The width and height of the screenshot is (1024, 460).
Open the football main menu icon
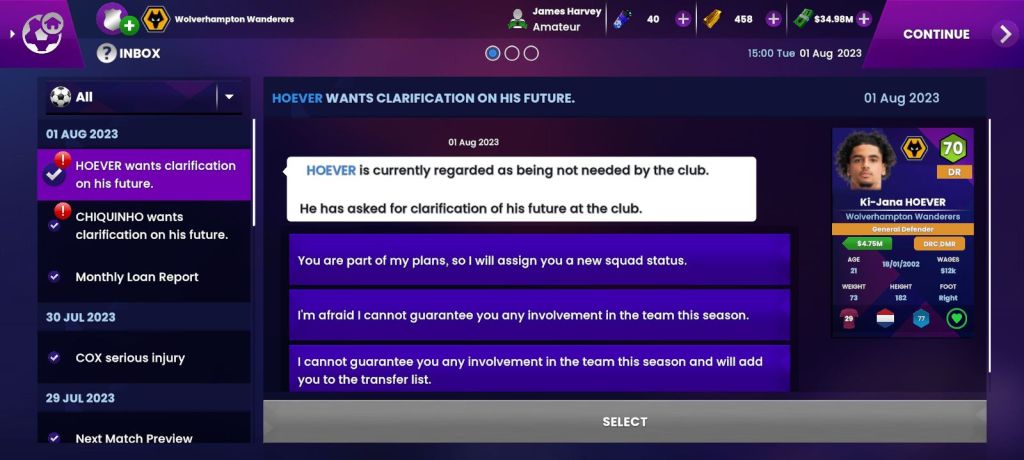tap(42, 32)
